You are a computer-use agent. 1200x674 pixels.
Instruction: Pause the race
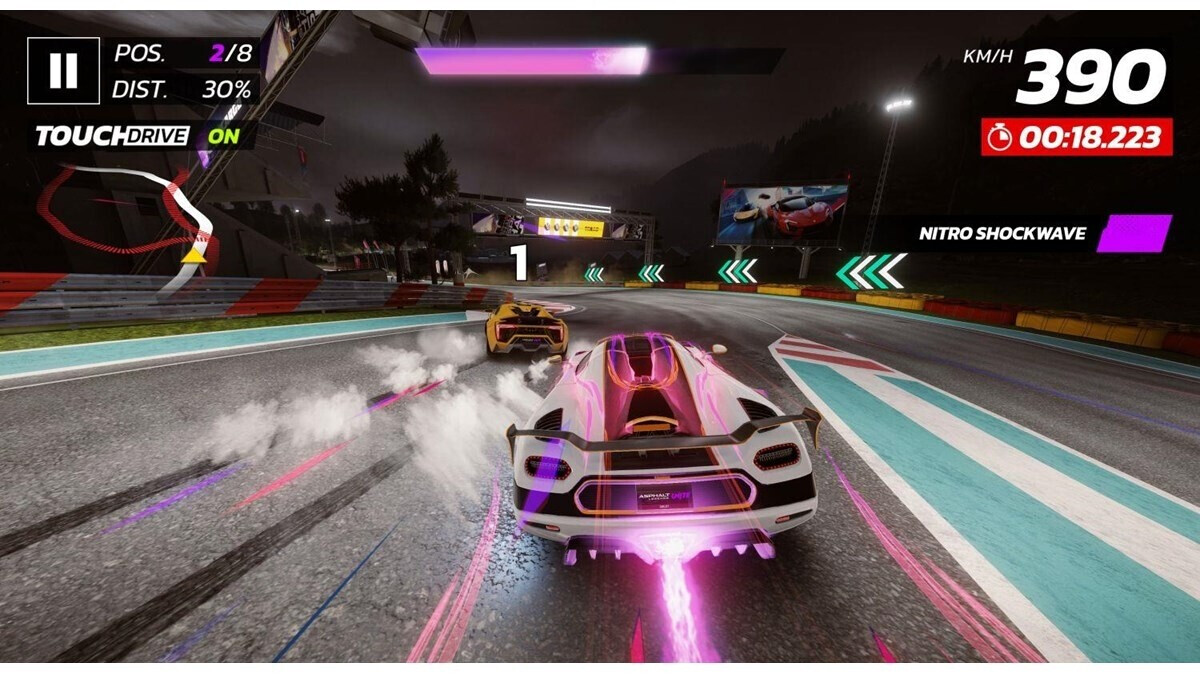click(x=63, y=71)
